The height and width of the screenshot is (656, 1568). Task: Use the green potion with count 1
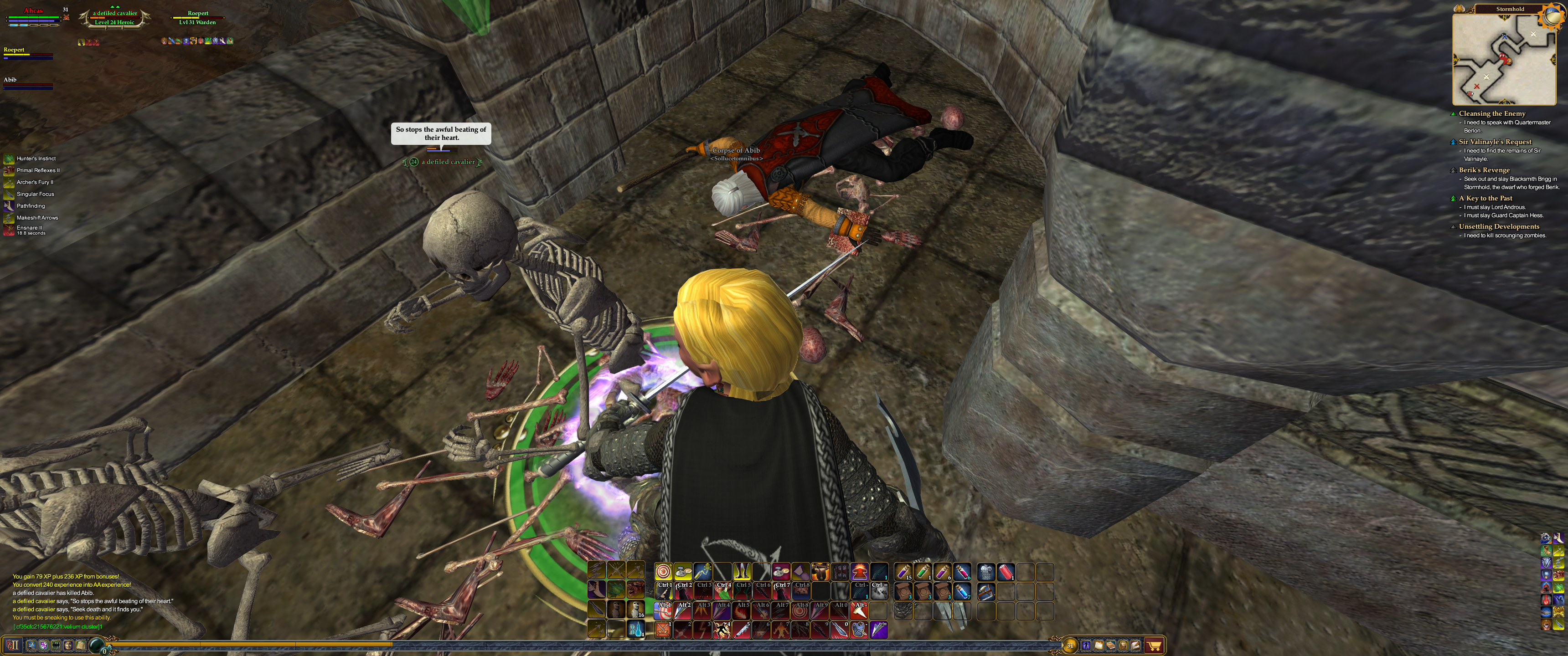pyautogui.click(x=923, y=571)
